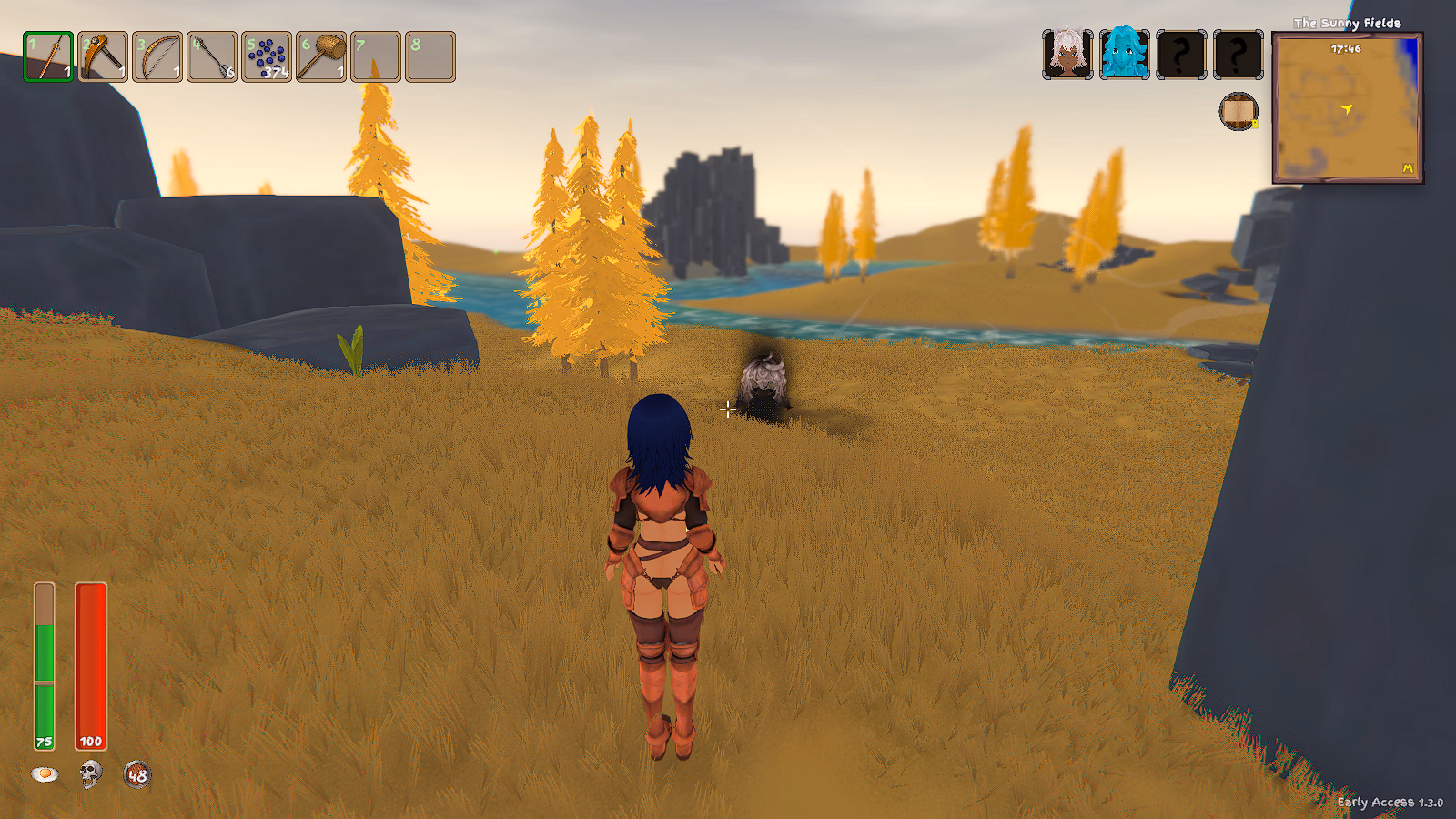Select the spear in hotbar slot 1

pos(48,56)
